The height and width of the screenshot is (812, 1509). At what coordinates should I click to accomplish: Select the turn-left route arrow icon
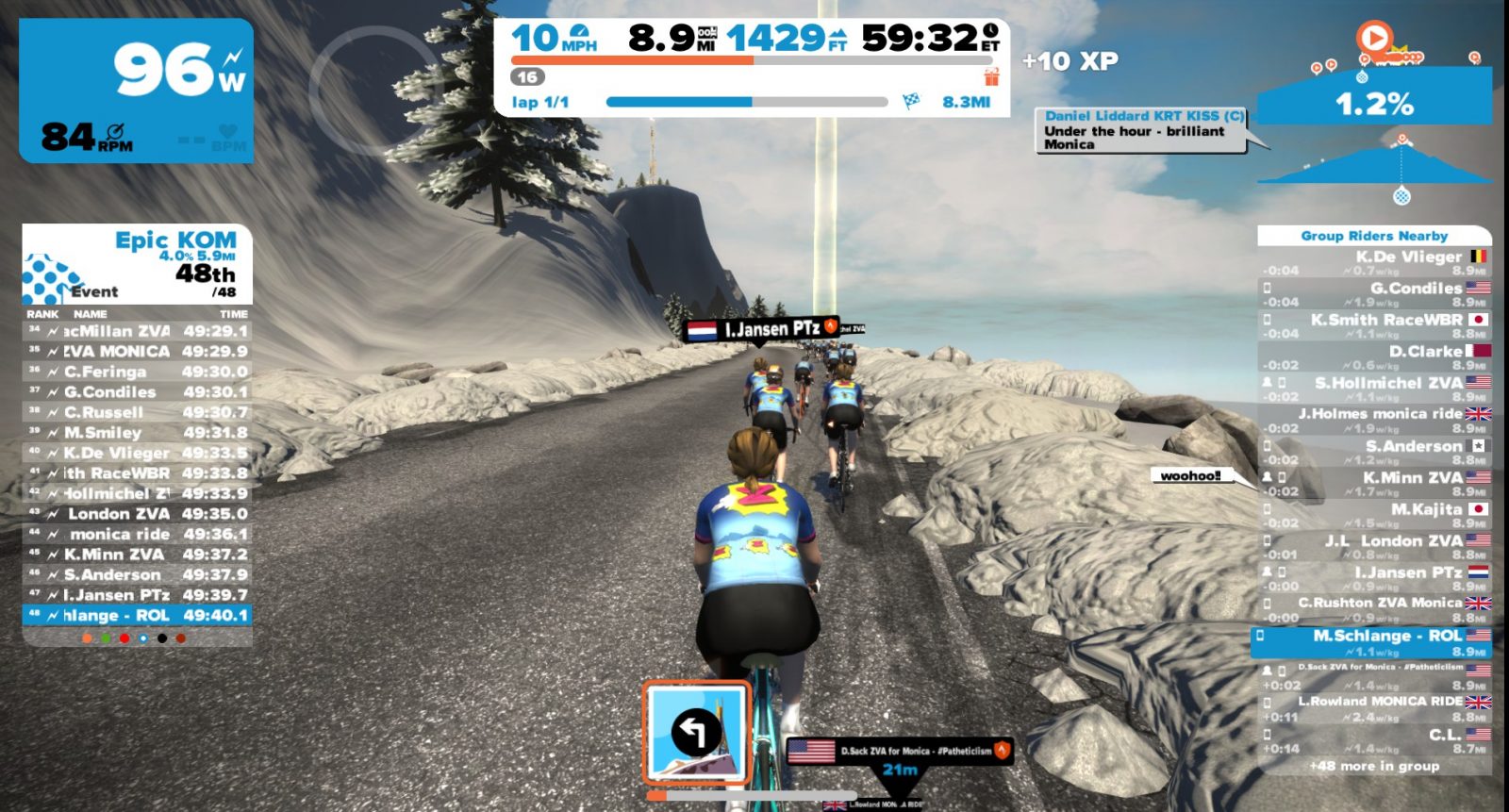point(696,733)
